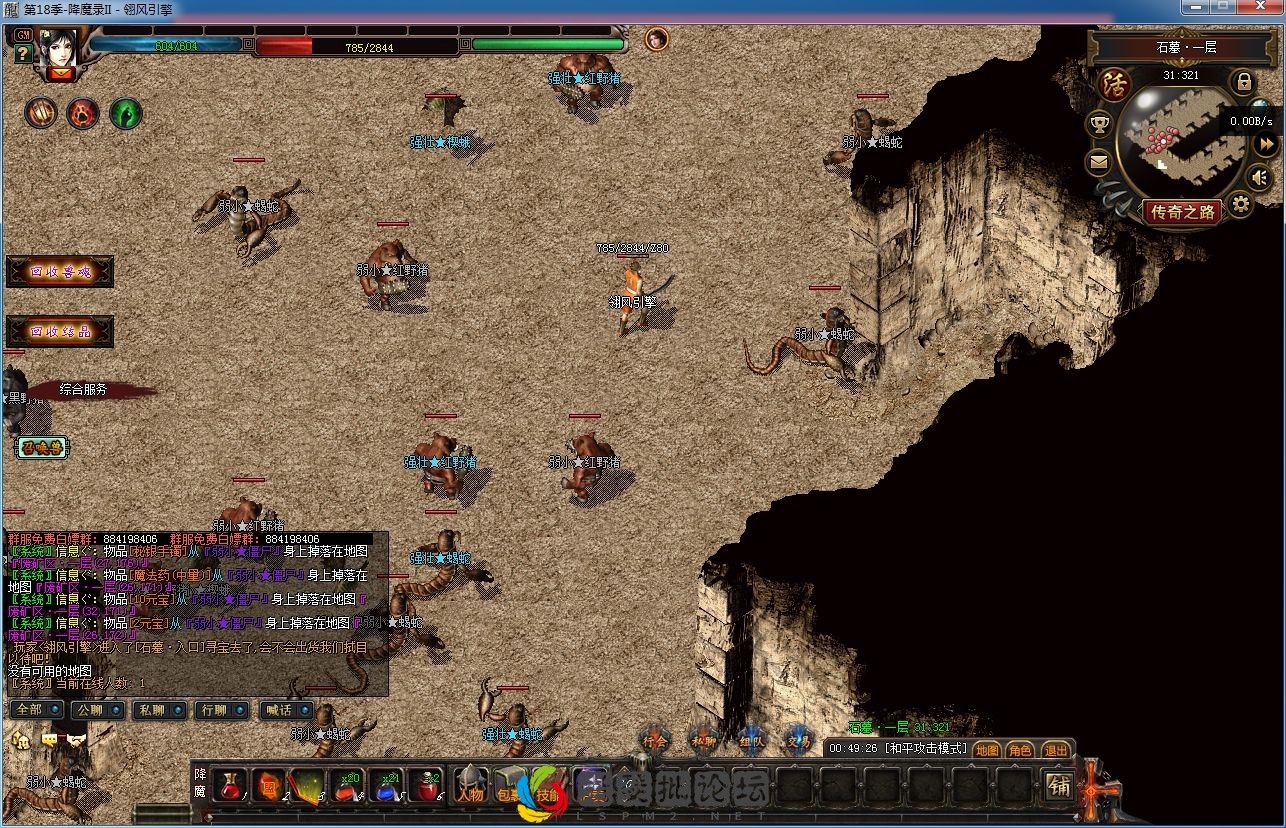Toggle sound with the speaker icon

click(x=1262, y=178)
